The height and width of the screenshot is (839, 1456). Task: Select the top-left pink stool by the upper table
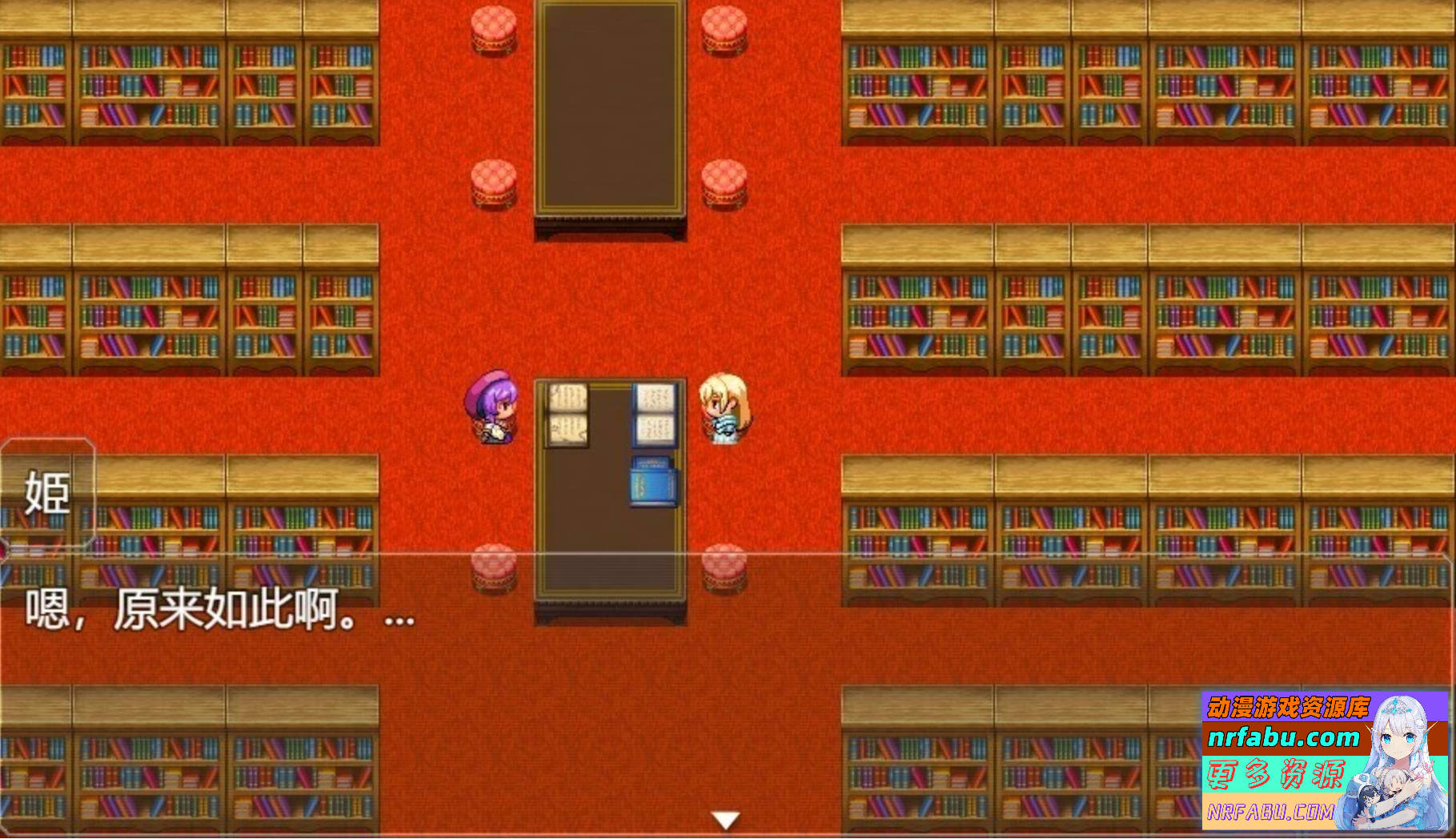pos(493,28)
